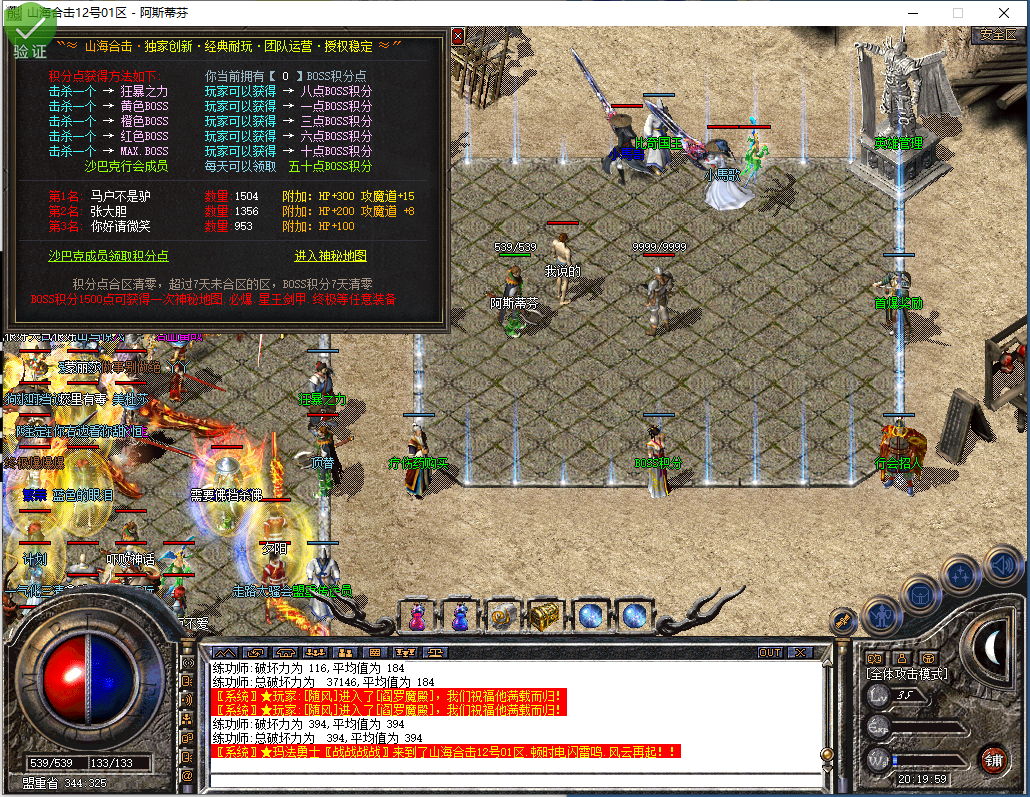Open the golden treasure chest slot
Screen dimensions: 1030x797
click(x=545, y=616)
